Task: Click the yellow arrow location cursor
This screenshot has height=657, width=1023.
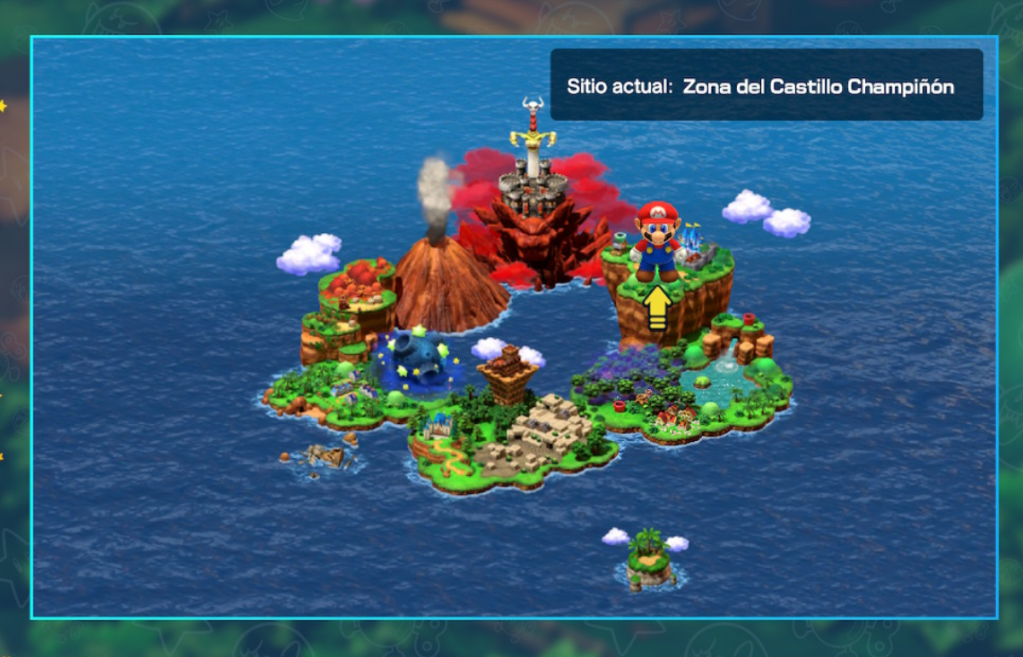Action: tap(656, 308)
